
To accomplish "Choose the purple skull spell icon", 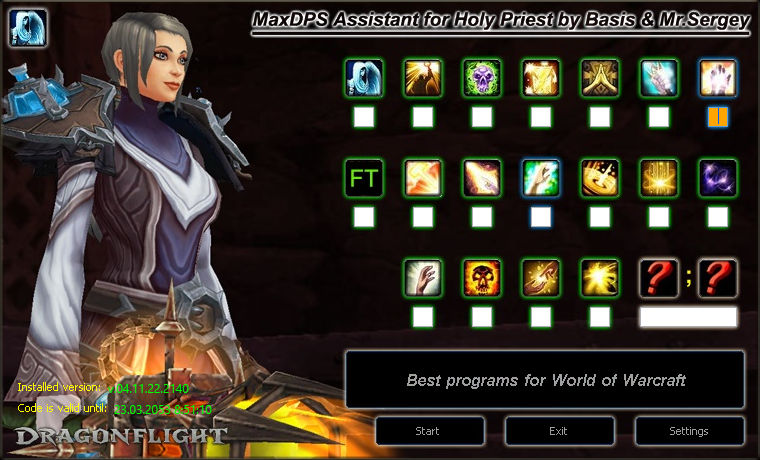I will [x=482, y=78].
